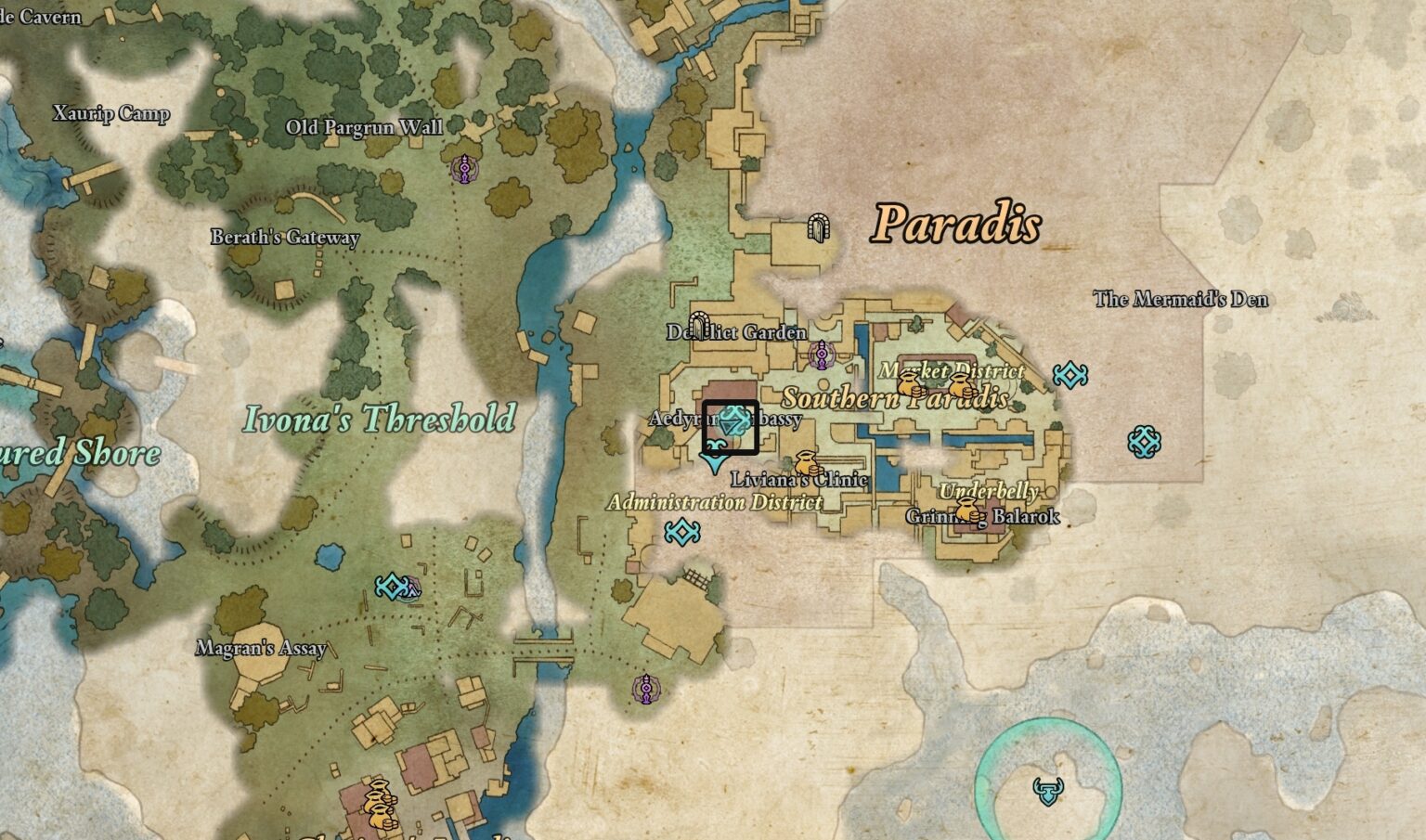Select the purple shrine icon near Derelict Garden
This screenshot has width=1426, height=840.
[x=823, y=355]
